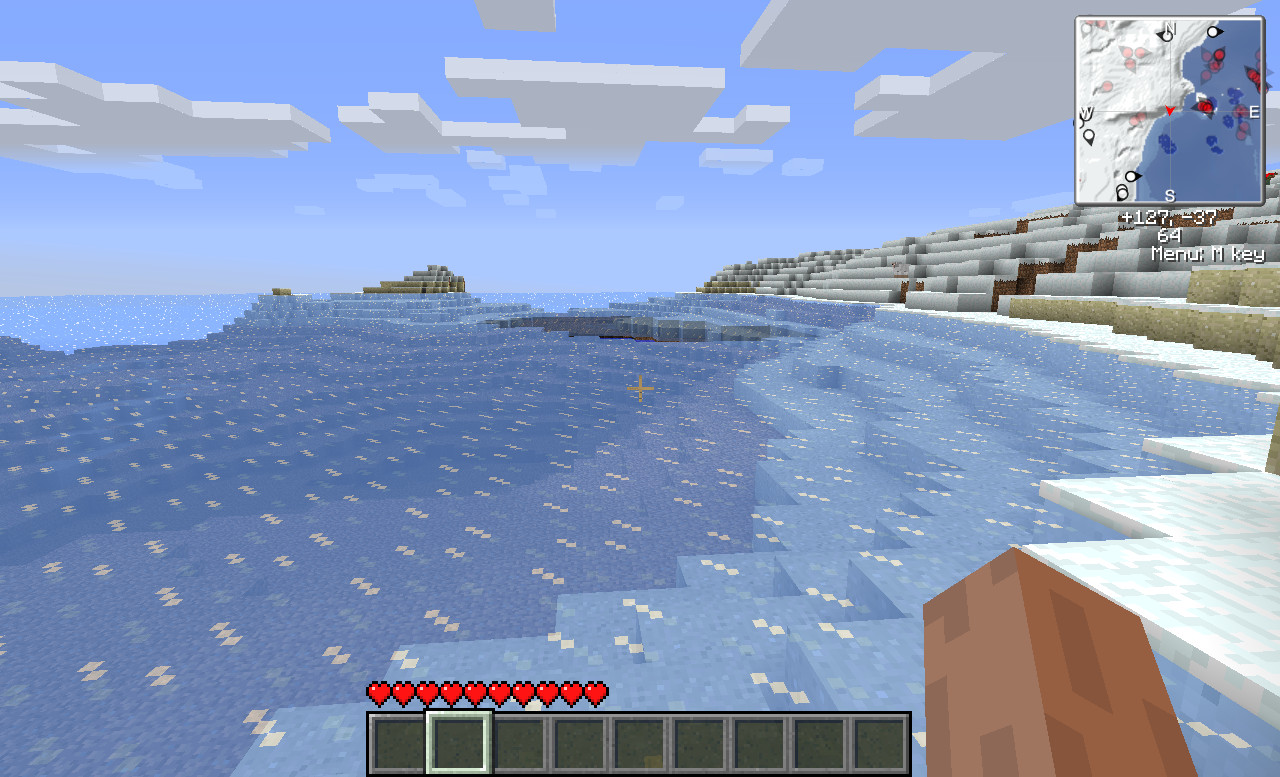This screenshot has width=1280, height=777.
Task: Select the waypoint pin near the minimap's top edge
Action: [x=1213, y=32]
